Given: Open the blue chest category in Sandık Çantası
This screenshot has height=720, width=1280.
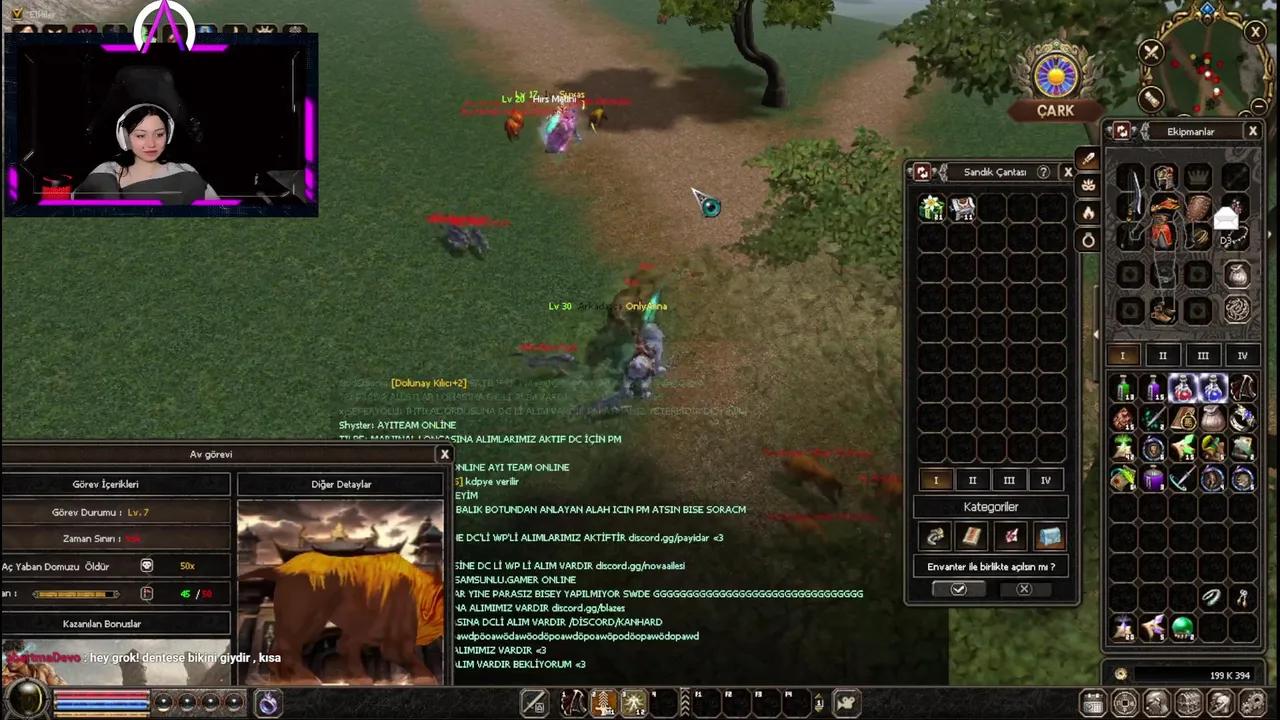Looking at the screenshot, I should click(1050, 536).
